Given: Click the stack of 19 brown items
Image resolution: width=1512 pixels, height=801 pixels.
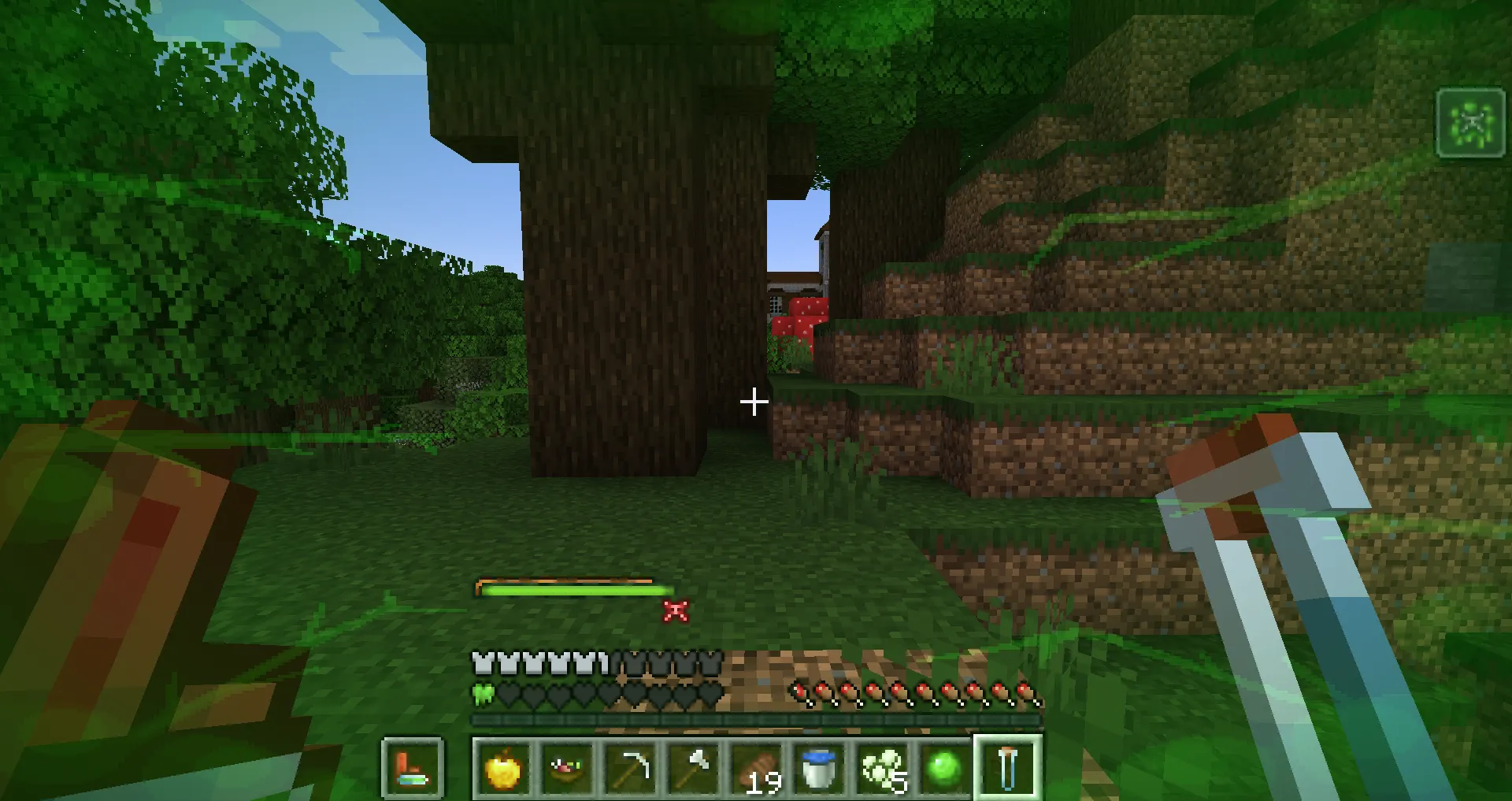Looking at the screenshot, I should point(754,768).
